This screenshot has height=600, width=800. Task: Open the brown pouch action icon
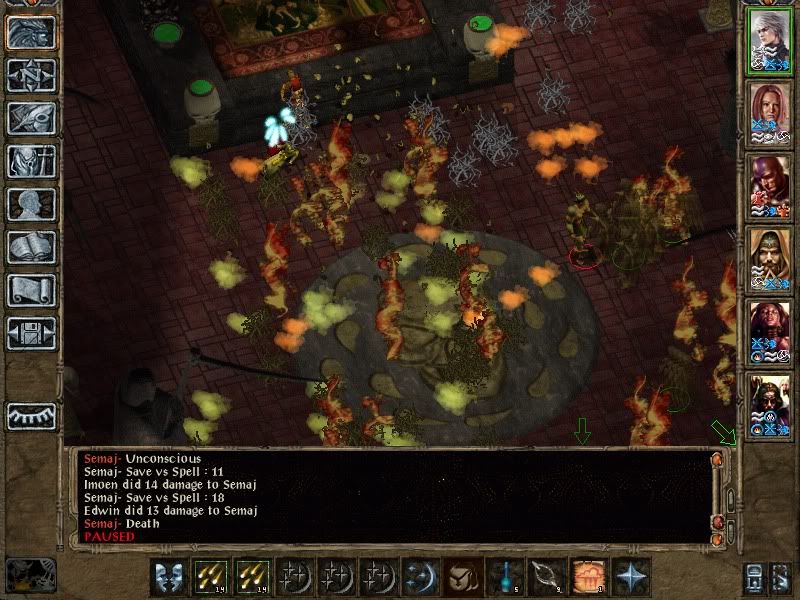[x=461, y=577]
